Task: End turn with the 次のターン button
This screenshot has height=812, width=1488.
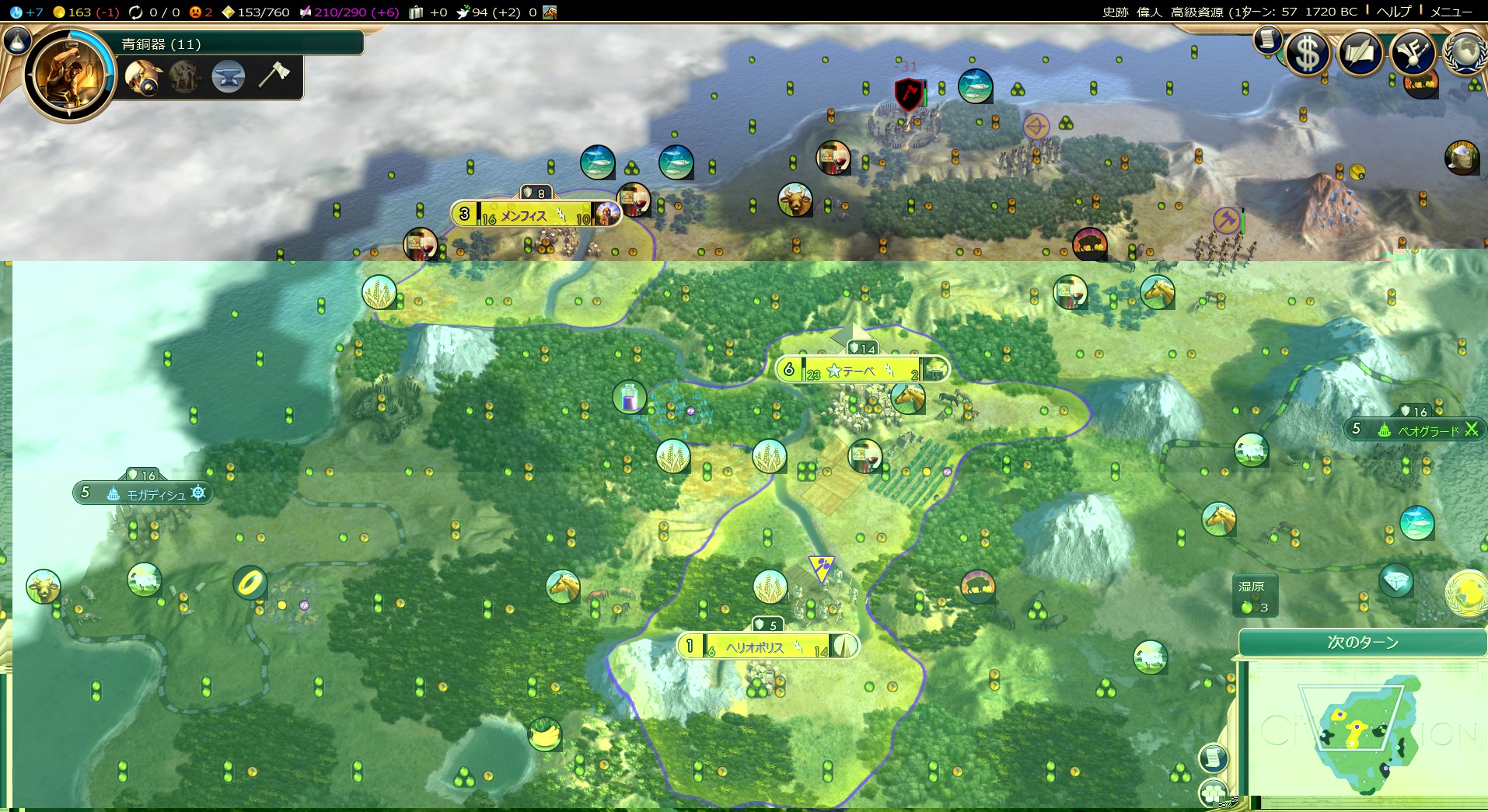Action: [1362, 643]
